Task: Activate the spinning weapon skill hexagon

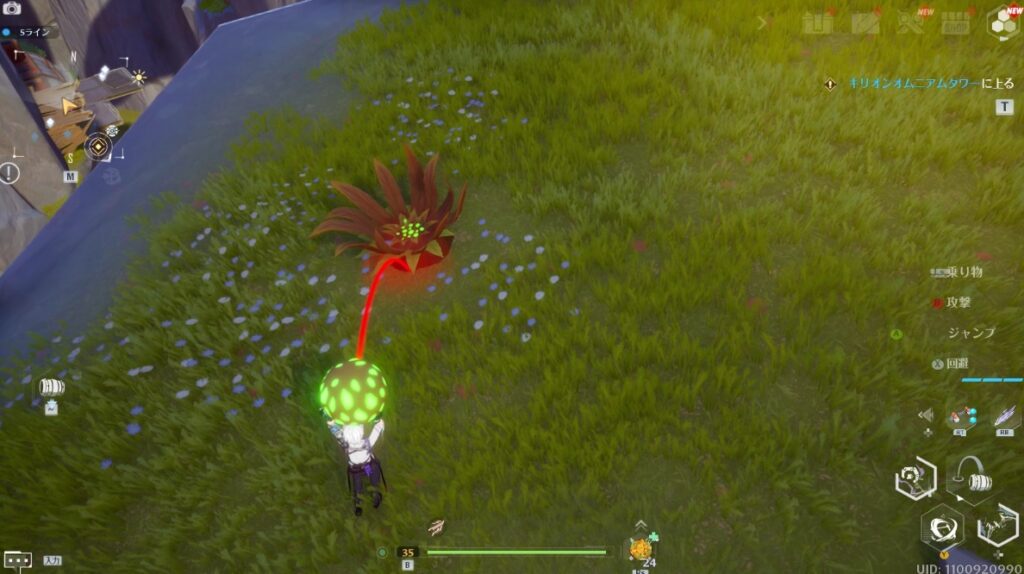Action: pyautogui.click(x=942, y=527)
